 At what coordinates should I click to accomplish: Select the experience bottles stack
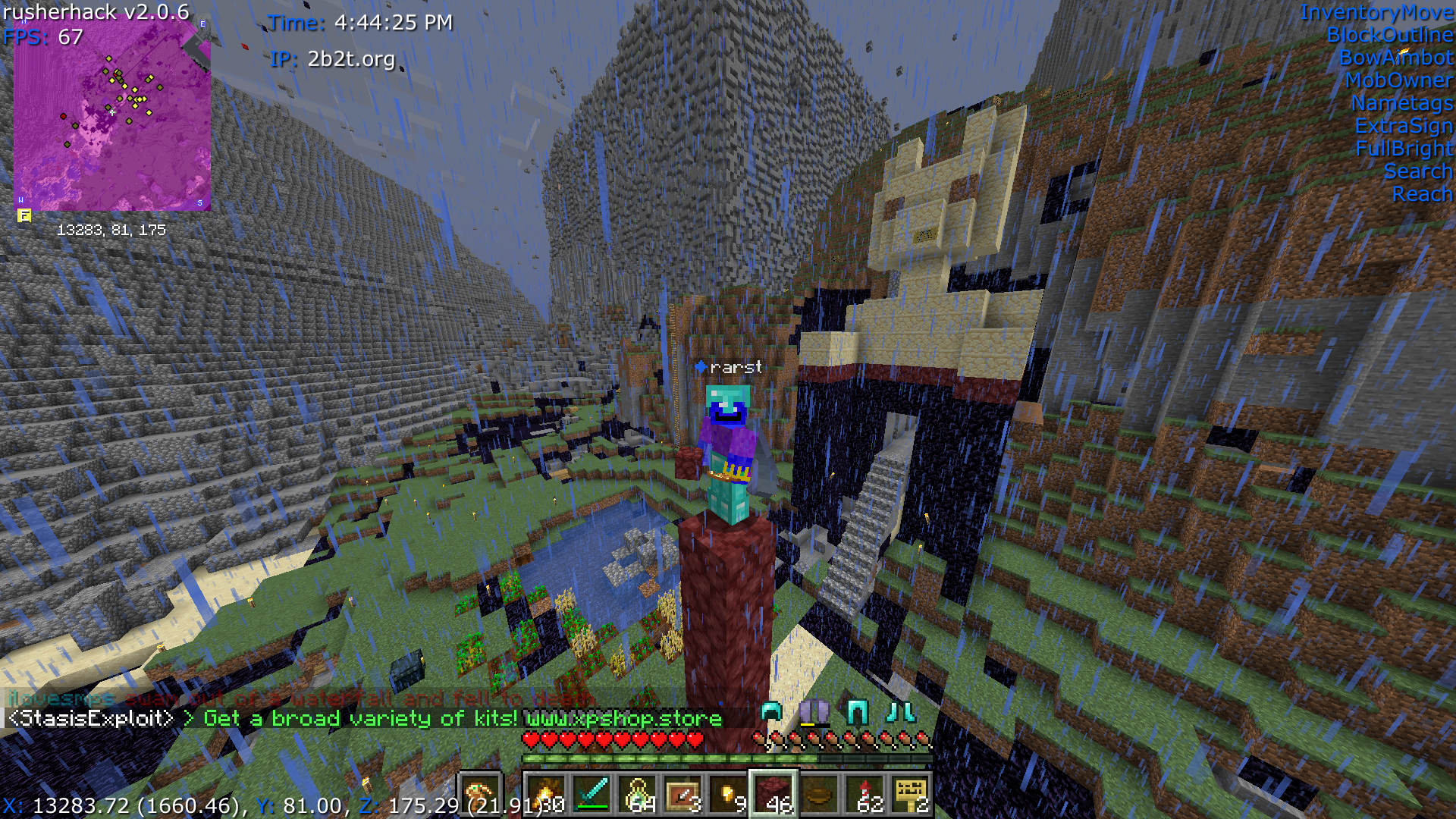click(638, 795)
